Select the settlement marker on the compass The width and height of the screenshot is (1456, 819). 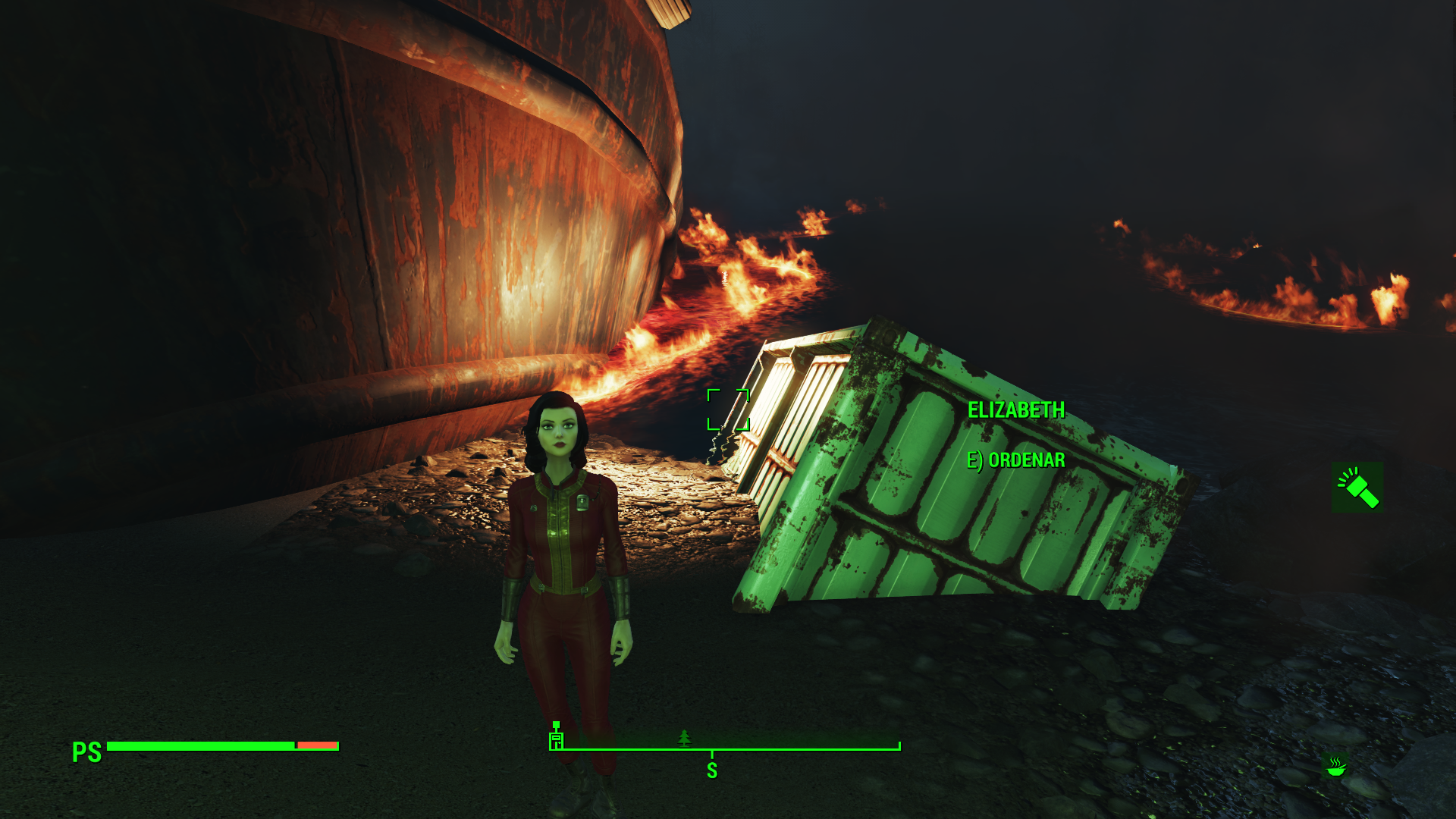(x=557, y=737)
